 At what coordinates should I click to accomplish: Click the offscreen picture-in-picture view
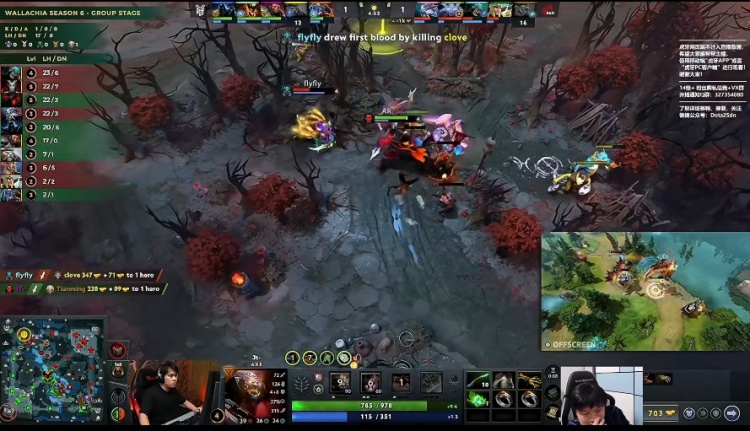645,292
